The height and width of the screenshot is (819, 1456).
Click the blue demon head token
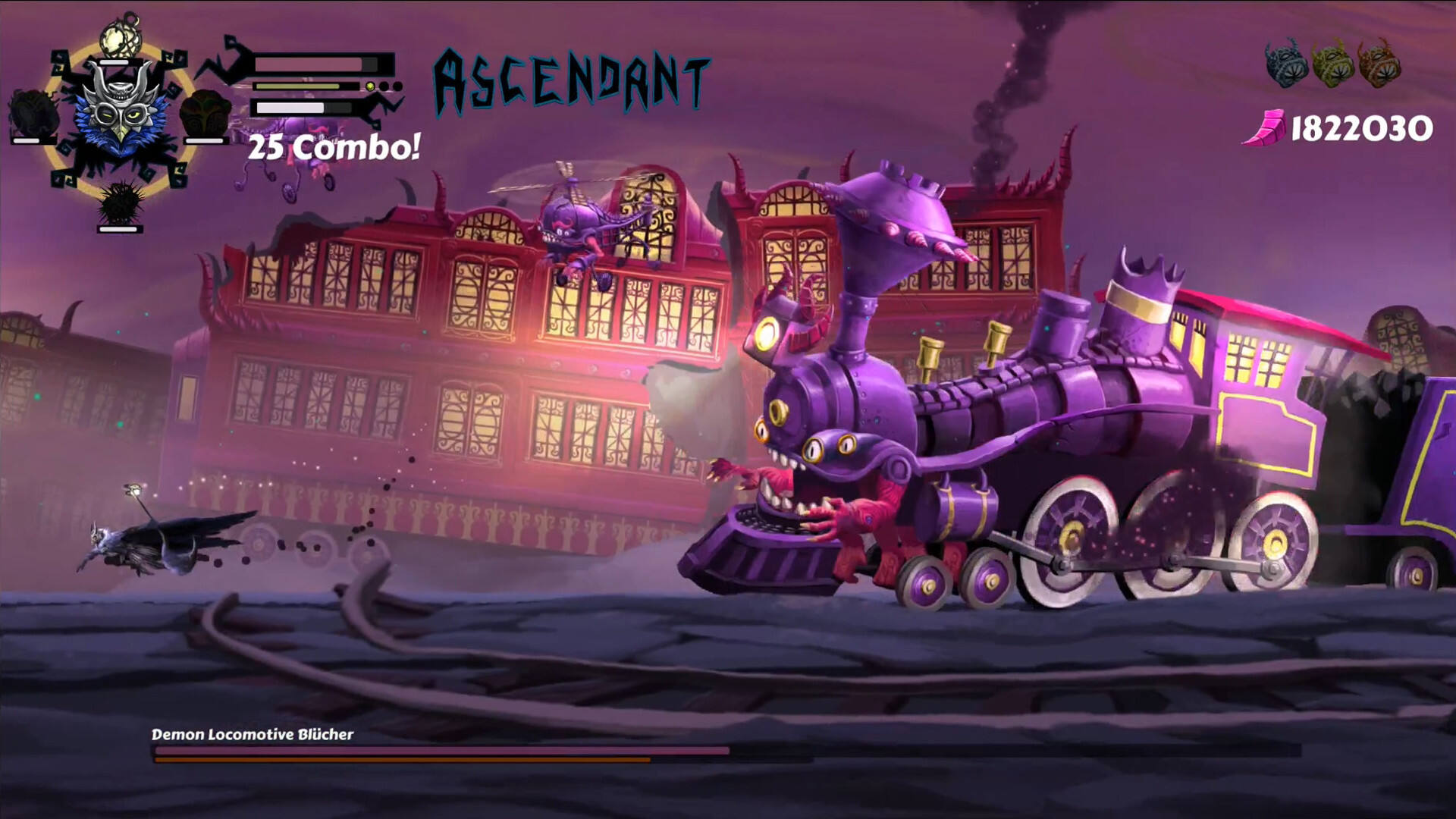[1286, 63]
